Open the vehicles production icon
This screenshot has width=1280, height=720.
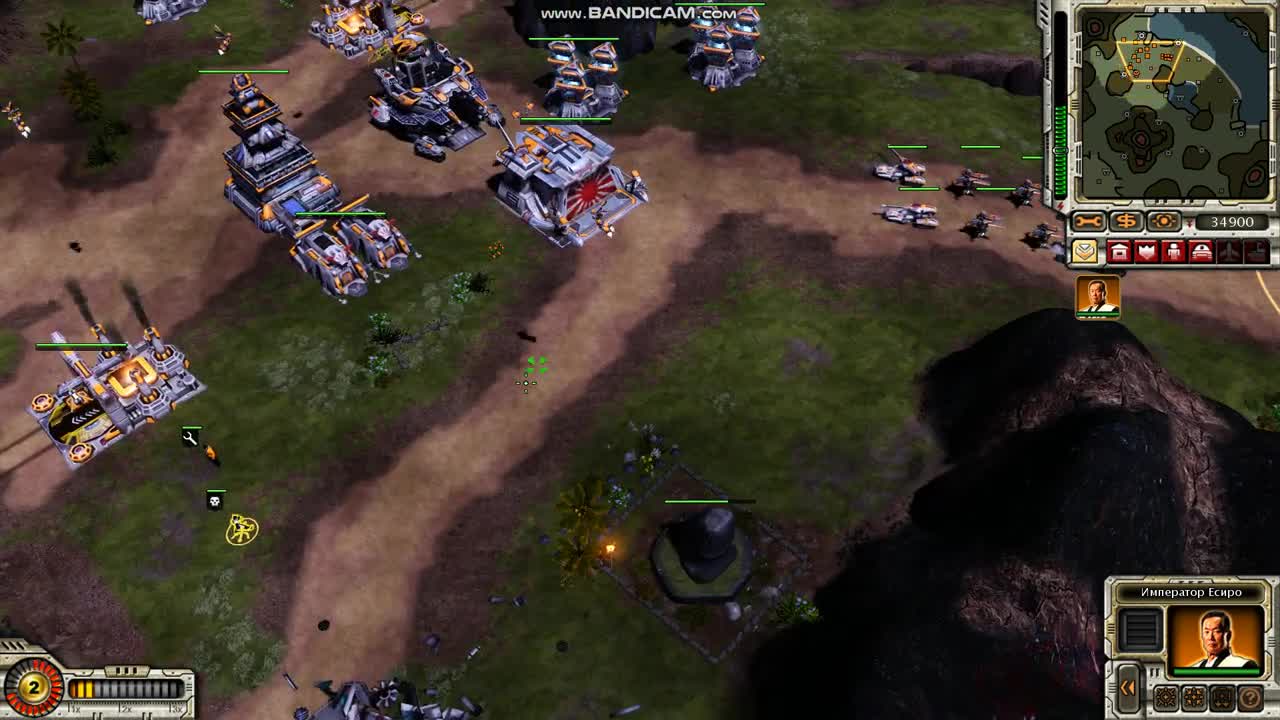coord(1201,250)
